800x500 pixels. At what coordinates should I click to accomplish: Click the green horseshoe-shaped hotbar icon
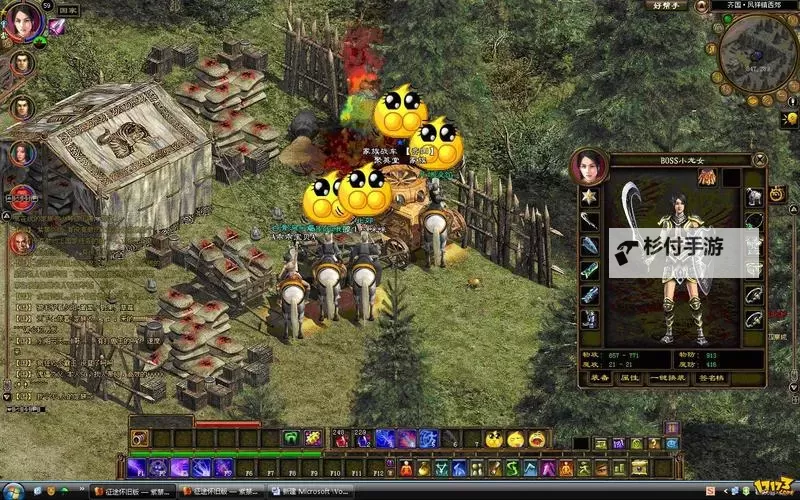coord(291,438)
